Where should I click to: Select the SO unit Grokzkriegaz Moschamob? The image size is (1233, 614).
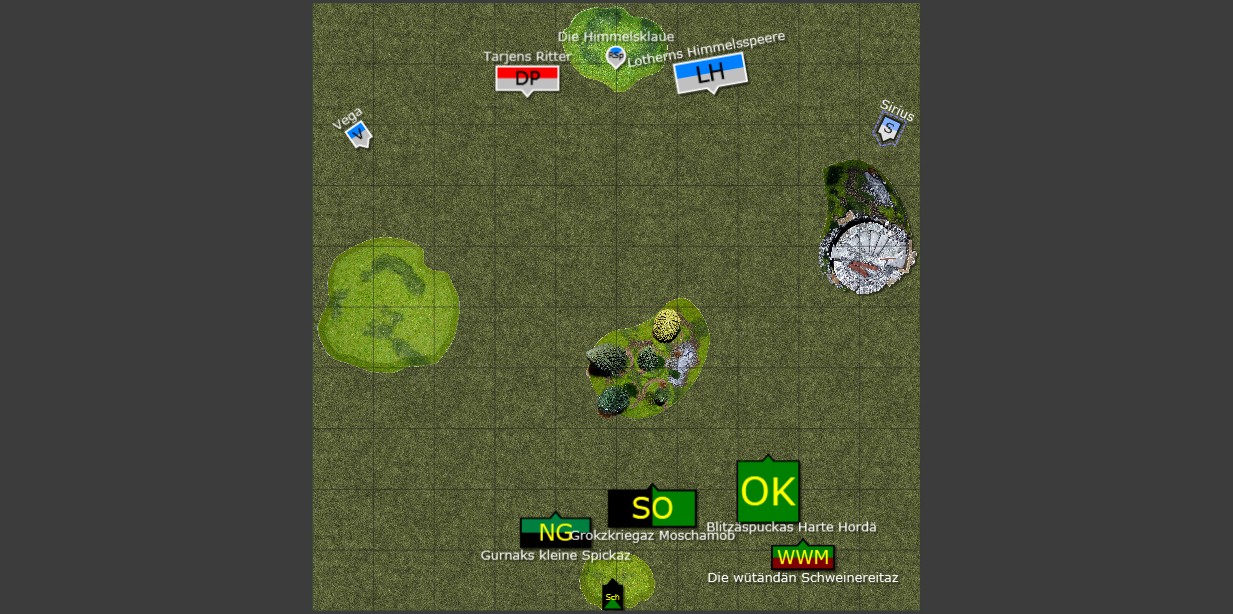[652, 508]
